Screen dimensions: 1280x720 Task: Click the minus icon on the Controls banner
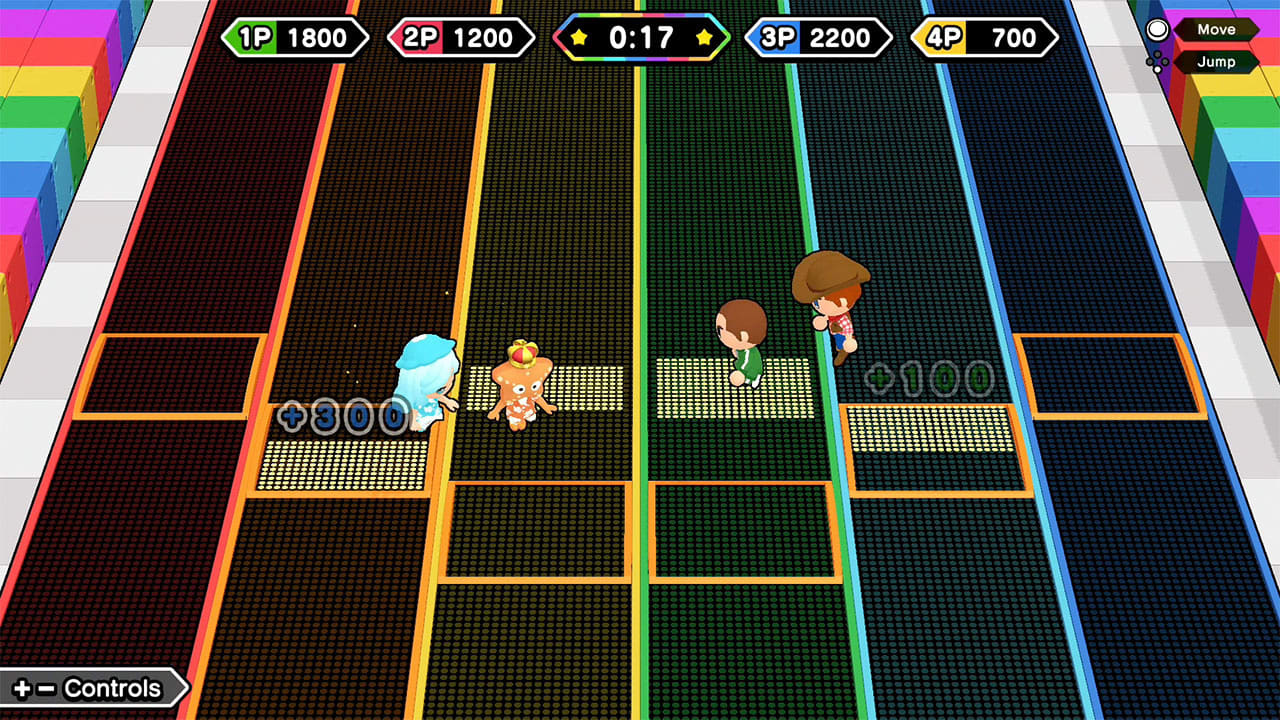pyautogui.click(x=46, y=688)
